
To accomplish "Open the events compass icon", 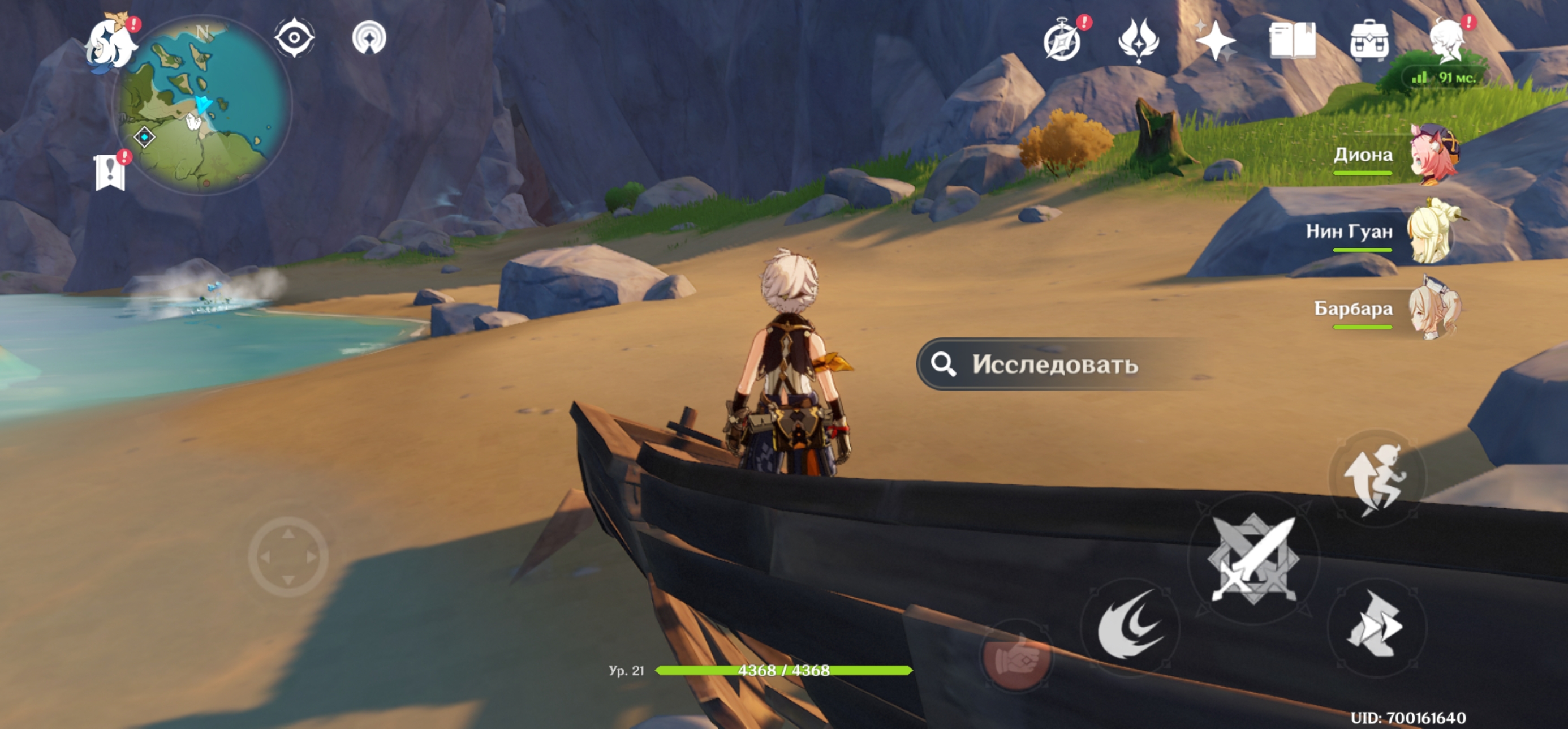I will [1062, 41].
